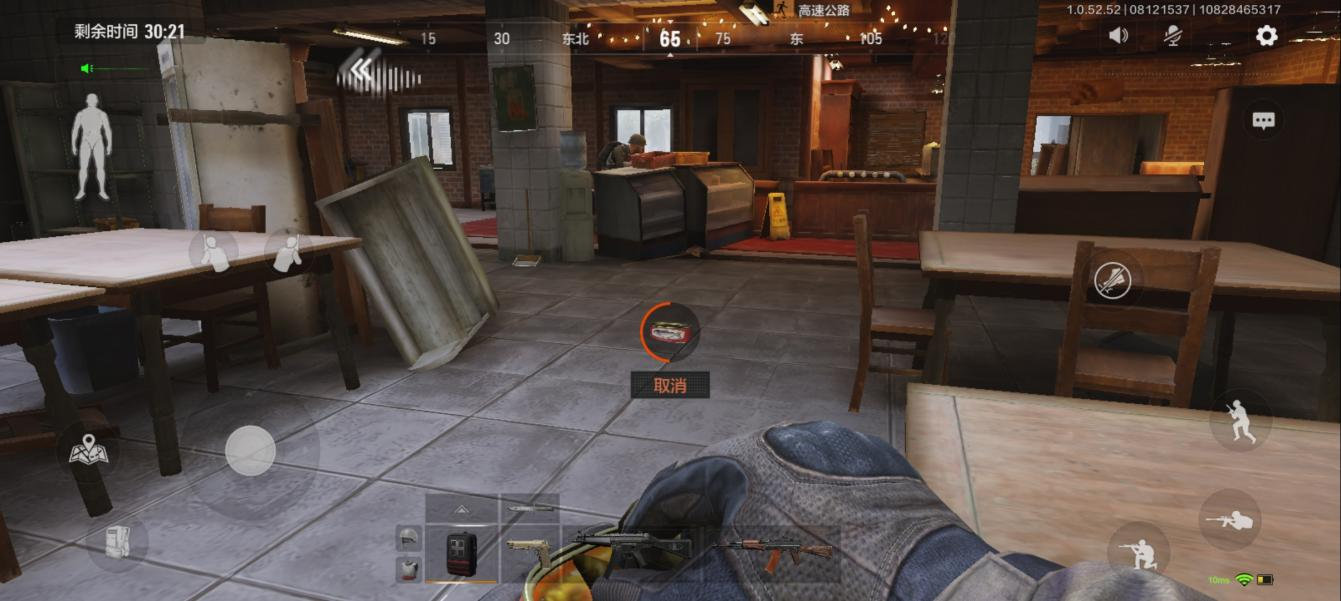This screenshot has height=601, width=1341.
Task: Select the combat knife slot
Action: 529,509
